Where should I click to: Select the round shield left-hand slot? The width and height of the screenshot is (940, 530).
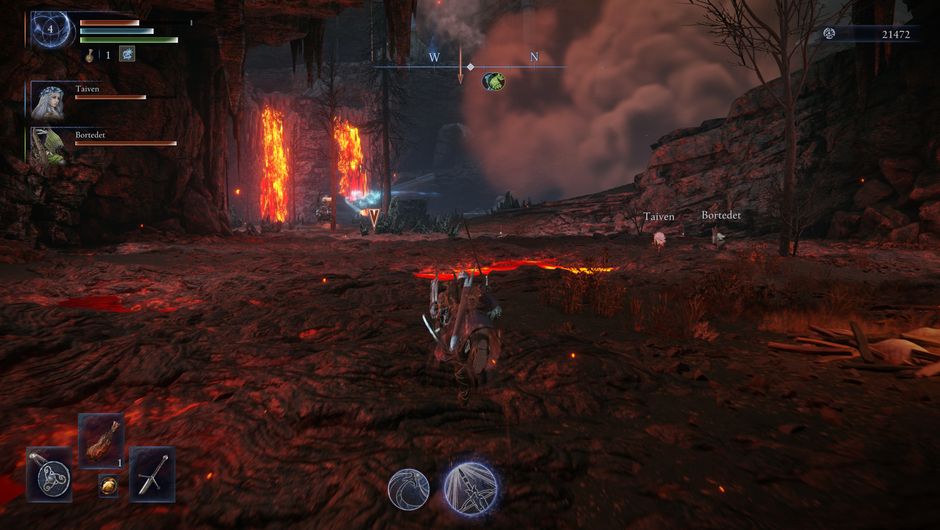(48, 474)
